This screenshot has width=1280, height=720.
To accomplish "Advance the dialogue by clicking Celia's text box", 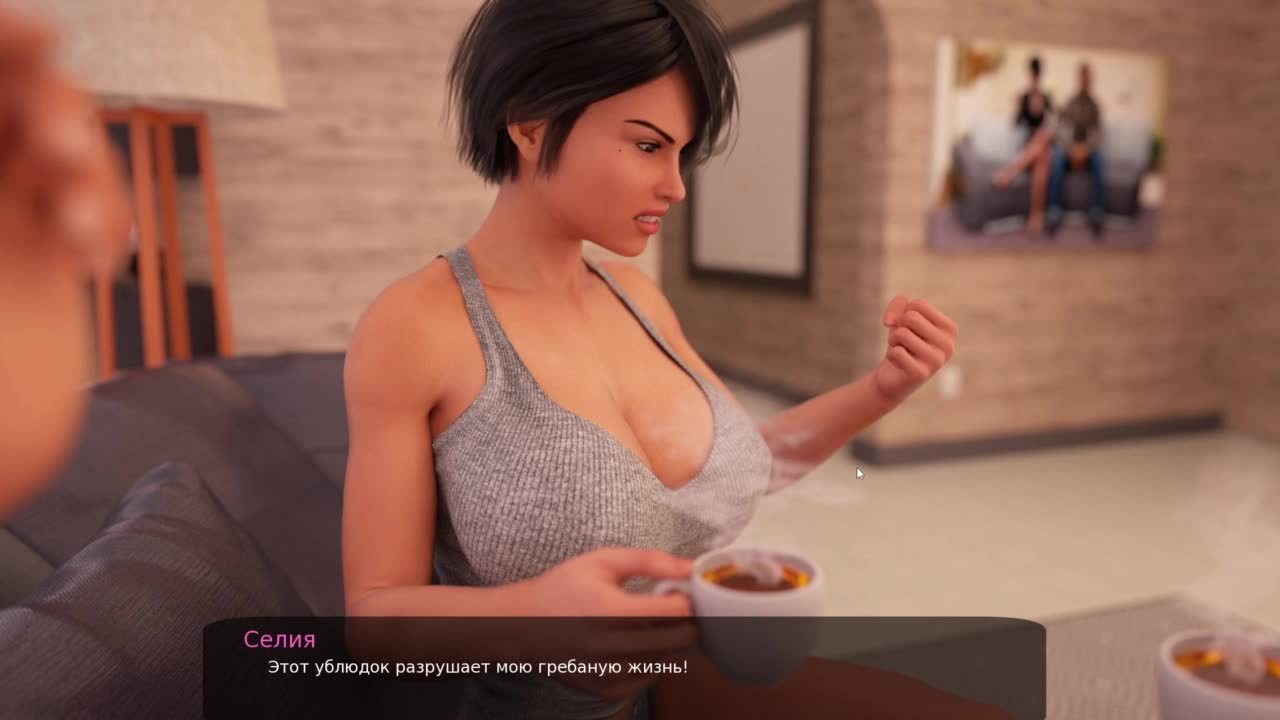I will 624,667.
